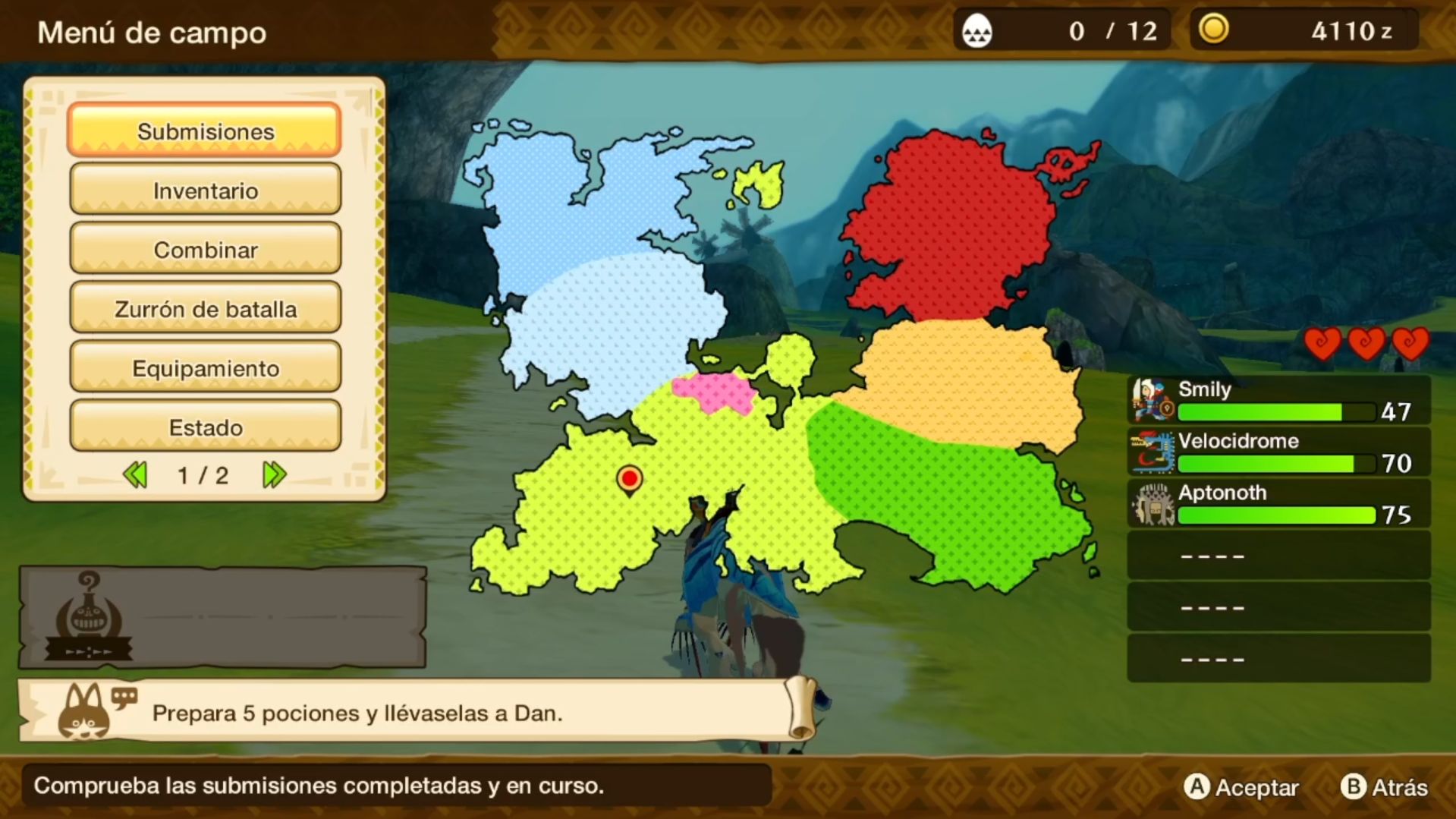Select Inventario from the field menu
This screenshot has width=1456, height=819.
205,190
